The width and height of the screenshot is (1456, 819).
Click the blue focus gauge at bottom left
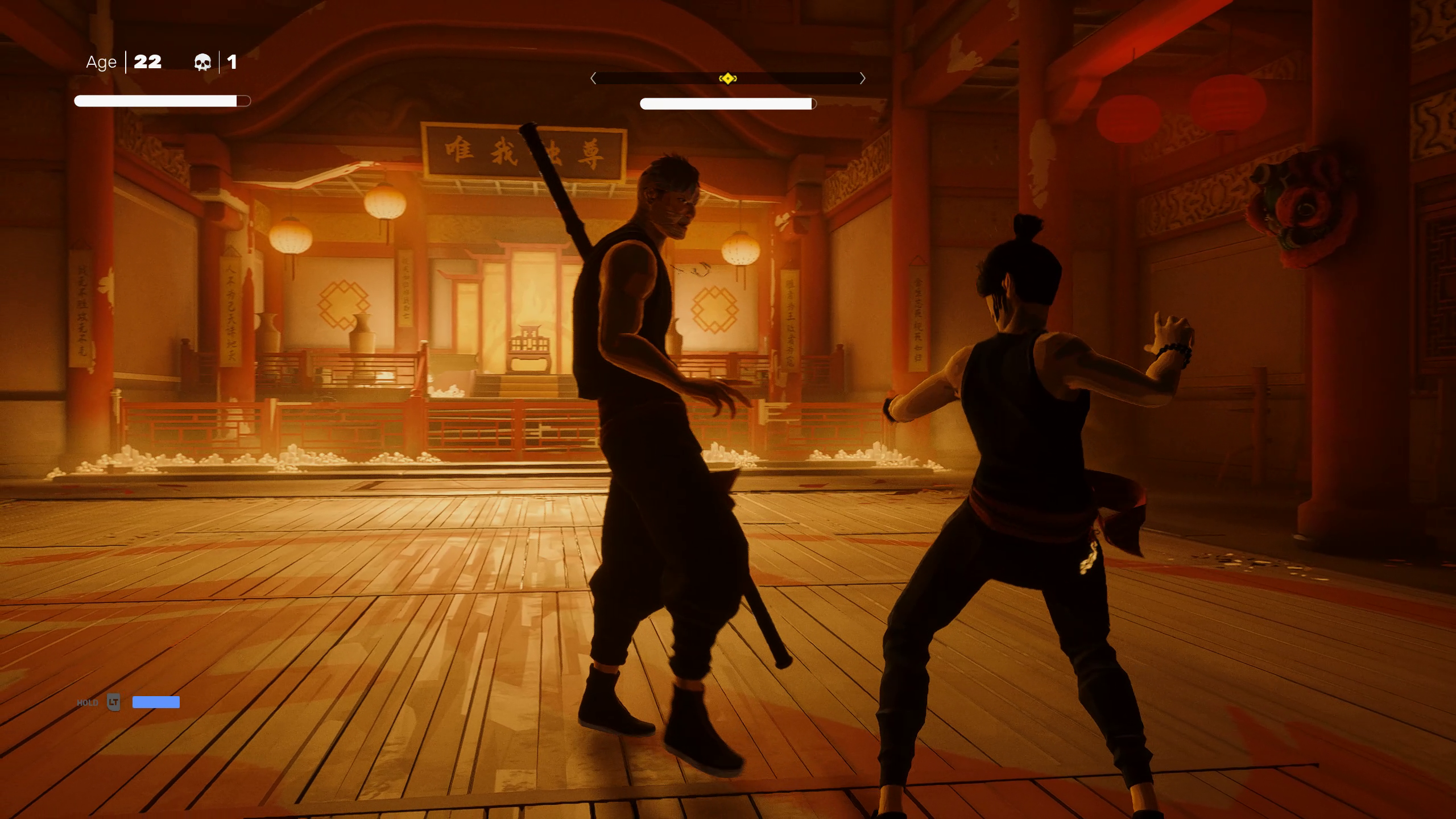(155, 702)
